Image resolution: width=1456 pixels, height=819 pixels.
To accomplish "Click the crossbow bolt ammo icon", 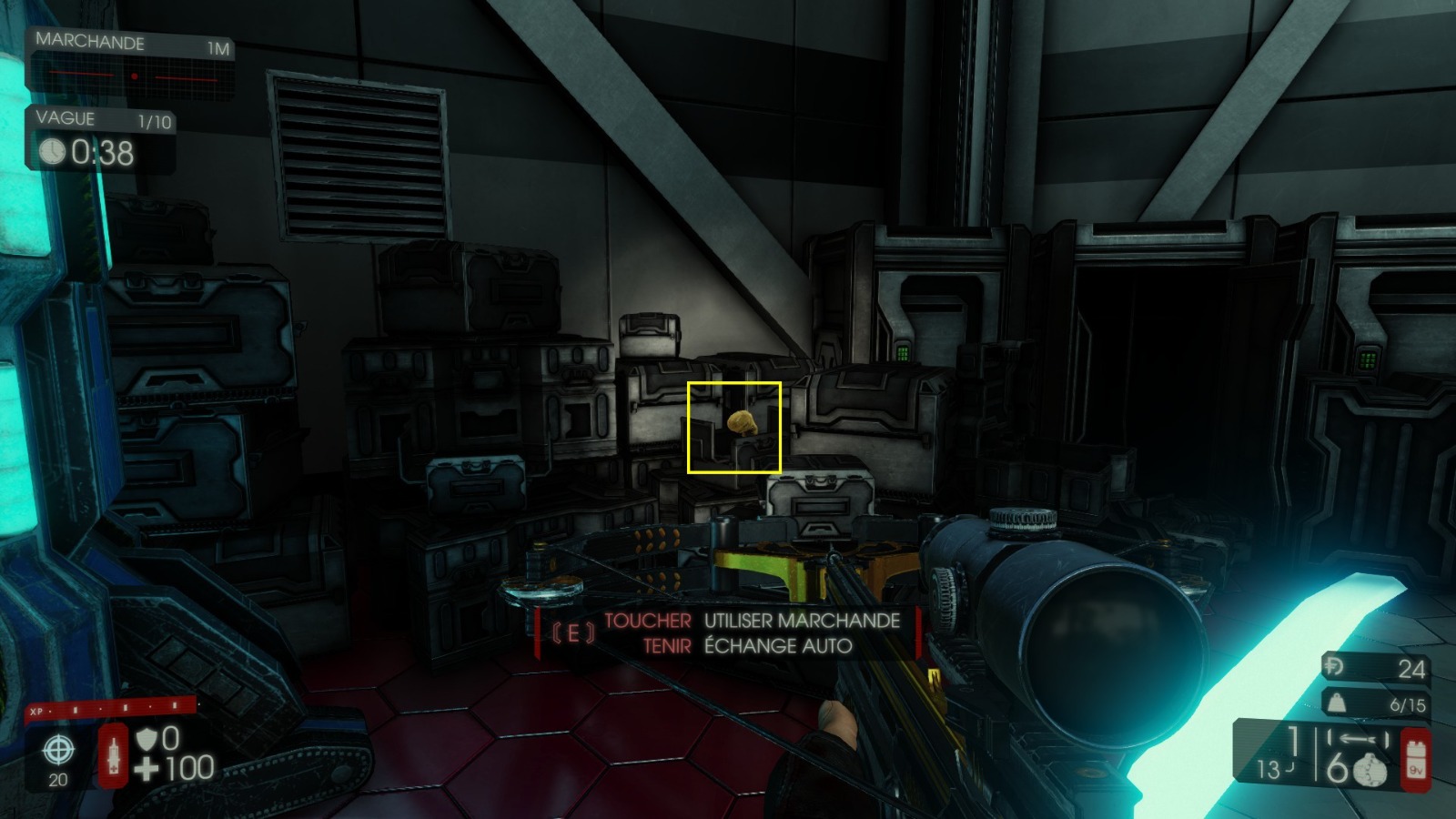I will point(1356,737).
